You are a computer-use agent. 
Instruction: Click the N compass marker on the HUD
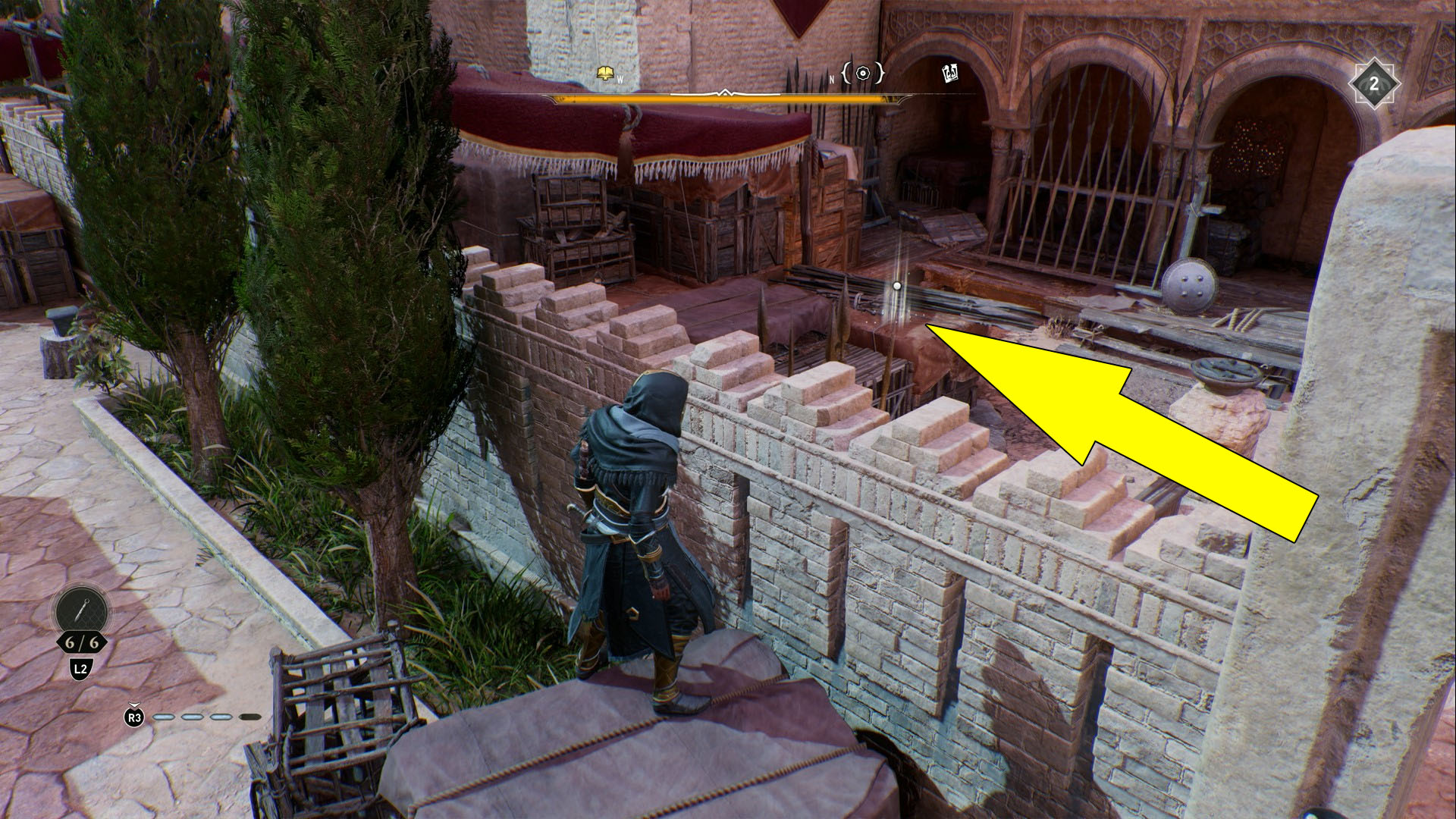832,80
